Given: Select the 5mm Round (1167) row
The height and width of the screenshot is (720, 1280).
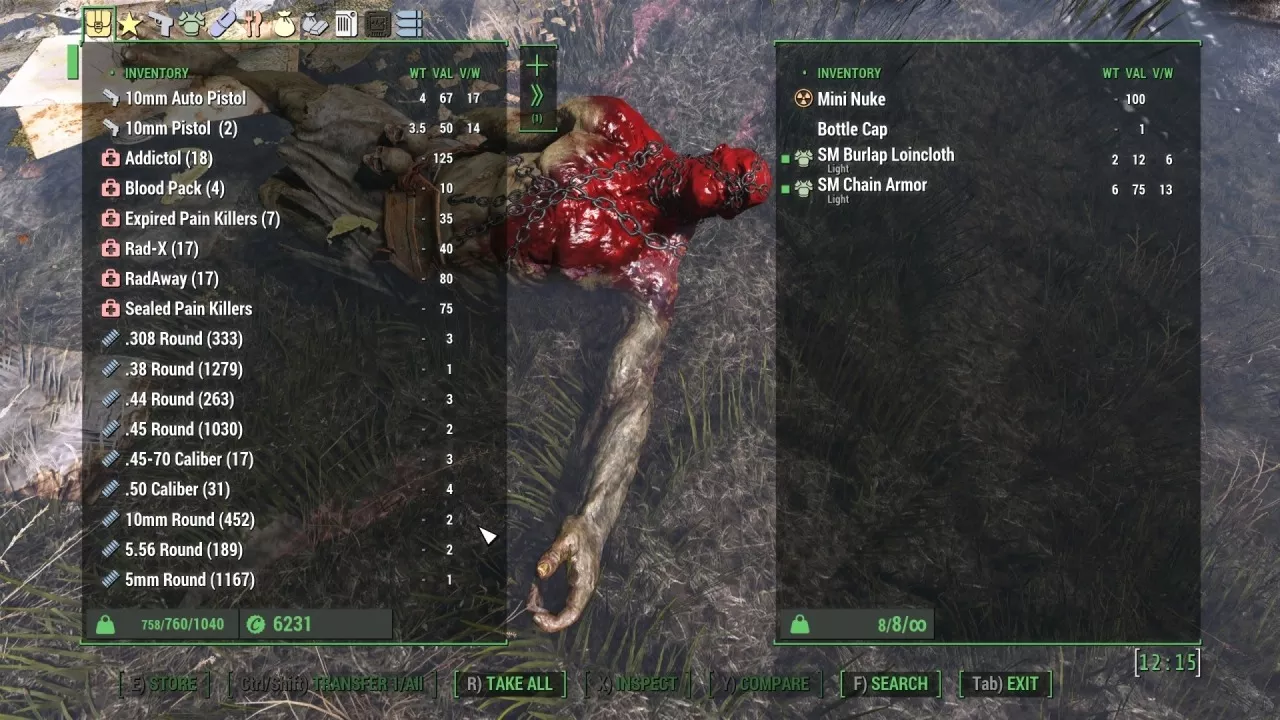Looking at the screenshot, I should click(189, 579).
